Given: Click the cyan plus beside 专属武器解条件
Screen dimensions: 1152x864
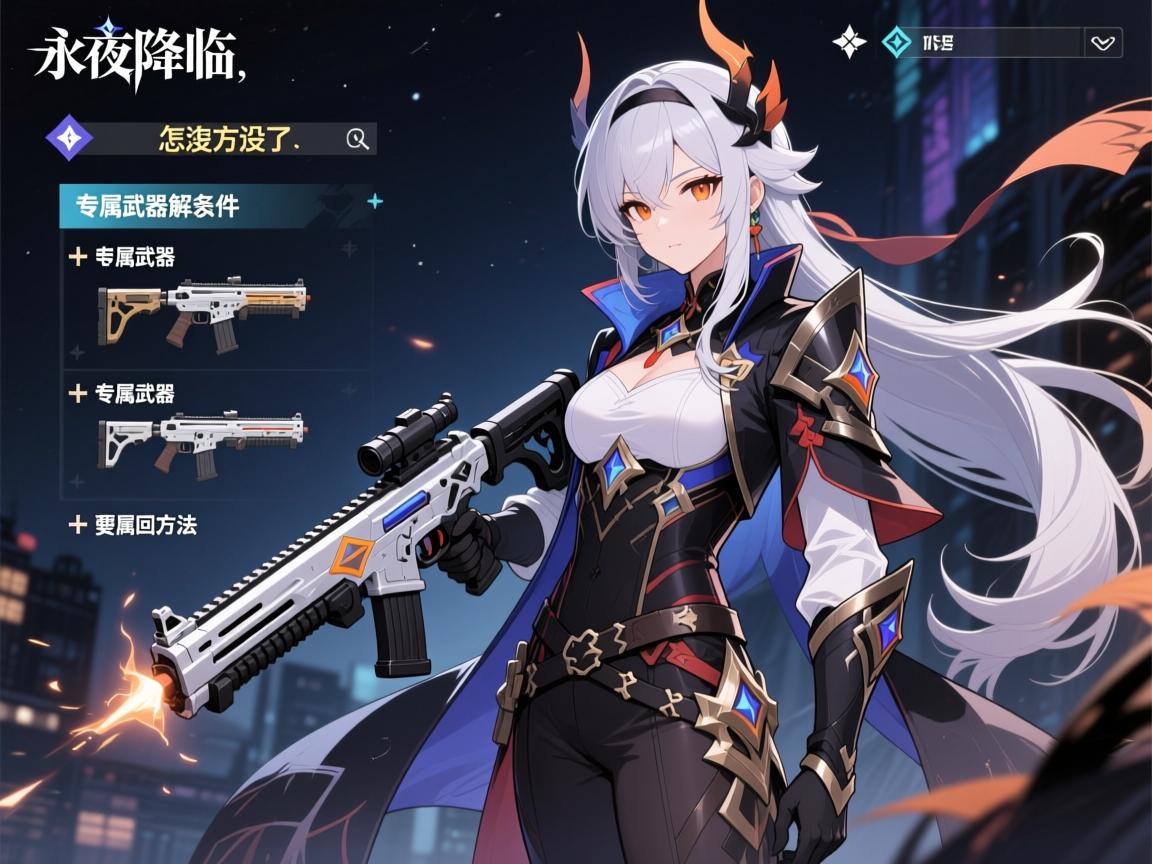Looking at the screenshot, I should (x=375, y=201).
